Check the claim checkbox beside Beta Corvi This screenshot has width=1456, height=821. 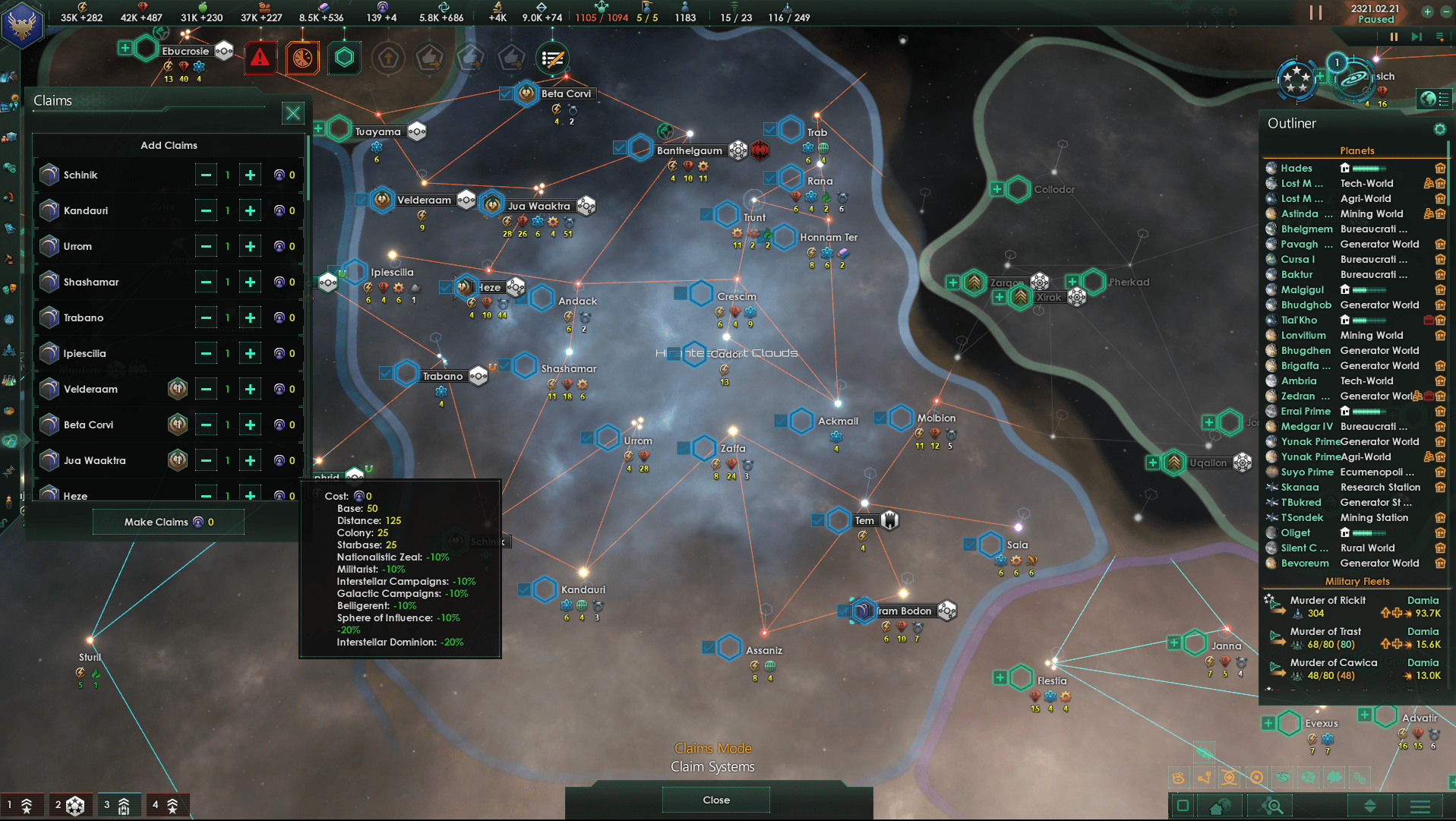click(505, 94)
